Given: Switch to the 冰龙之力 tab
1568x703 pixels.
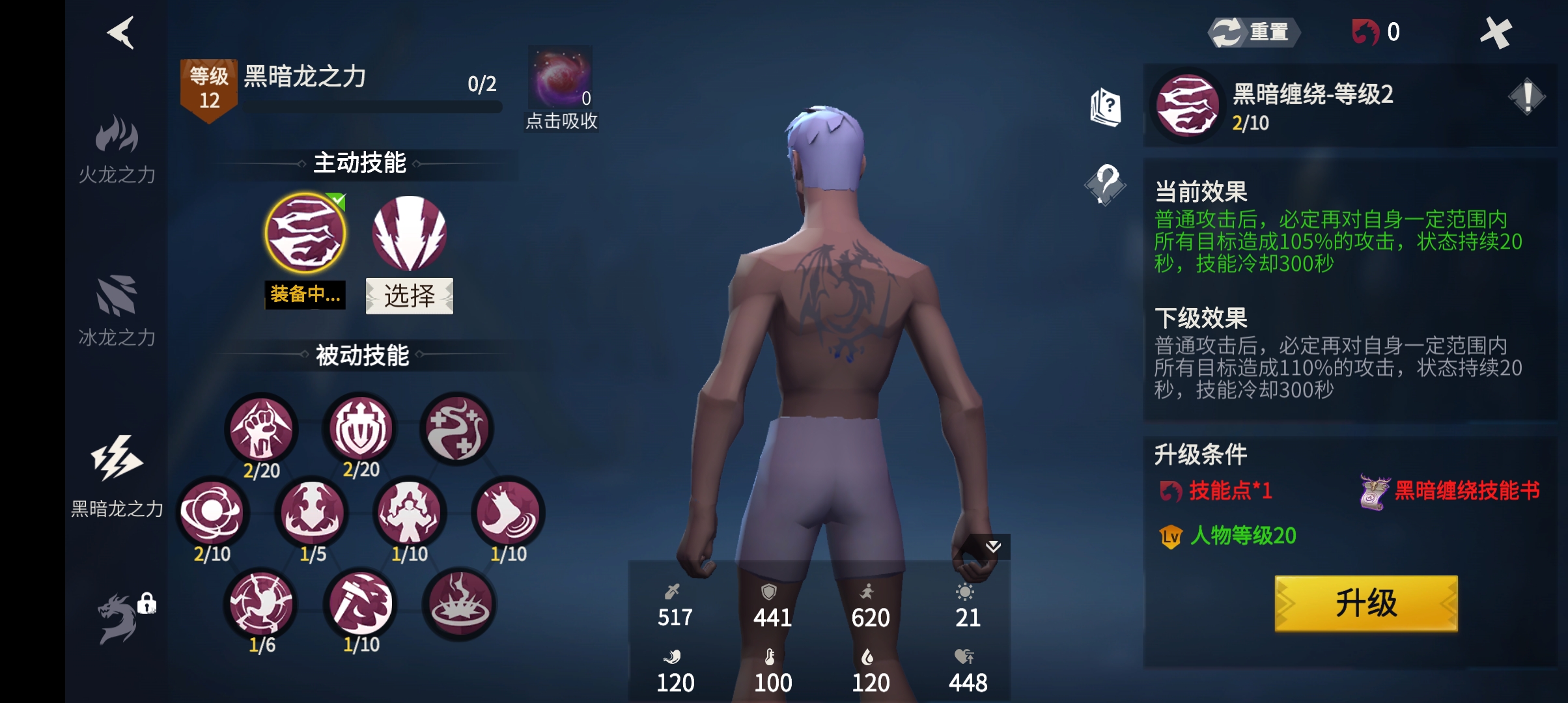Looking at the screenshot, I should (117, 310).
